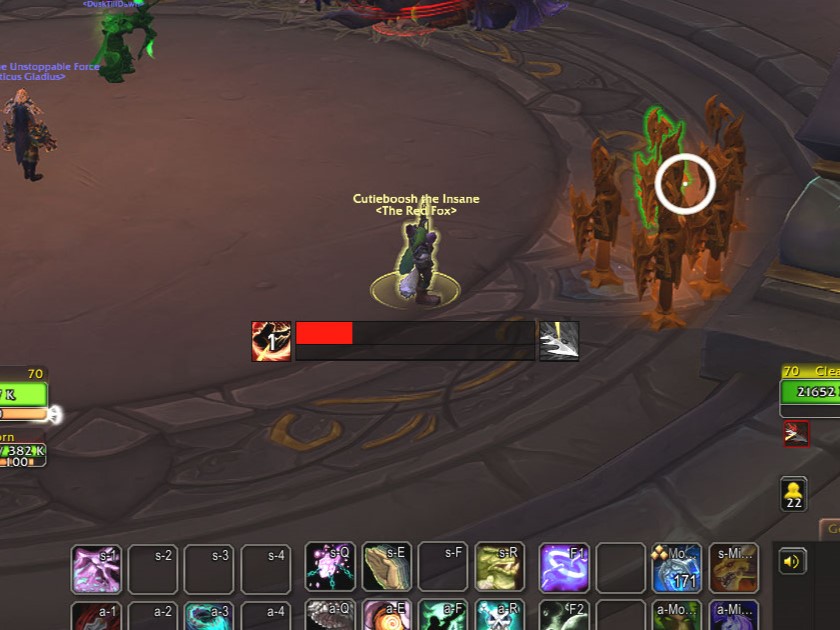The width and height of the screenshot is (840, 630).
Task: Activate the teal a-3 ability
Action: tap(209, 616)
